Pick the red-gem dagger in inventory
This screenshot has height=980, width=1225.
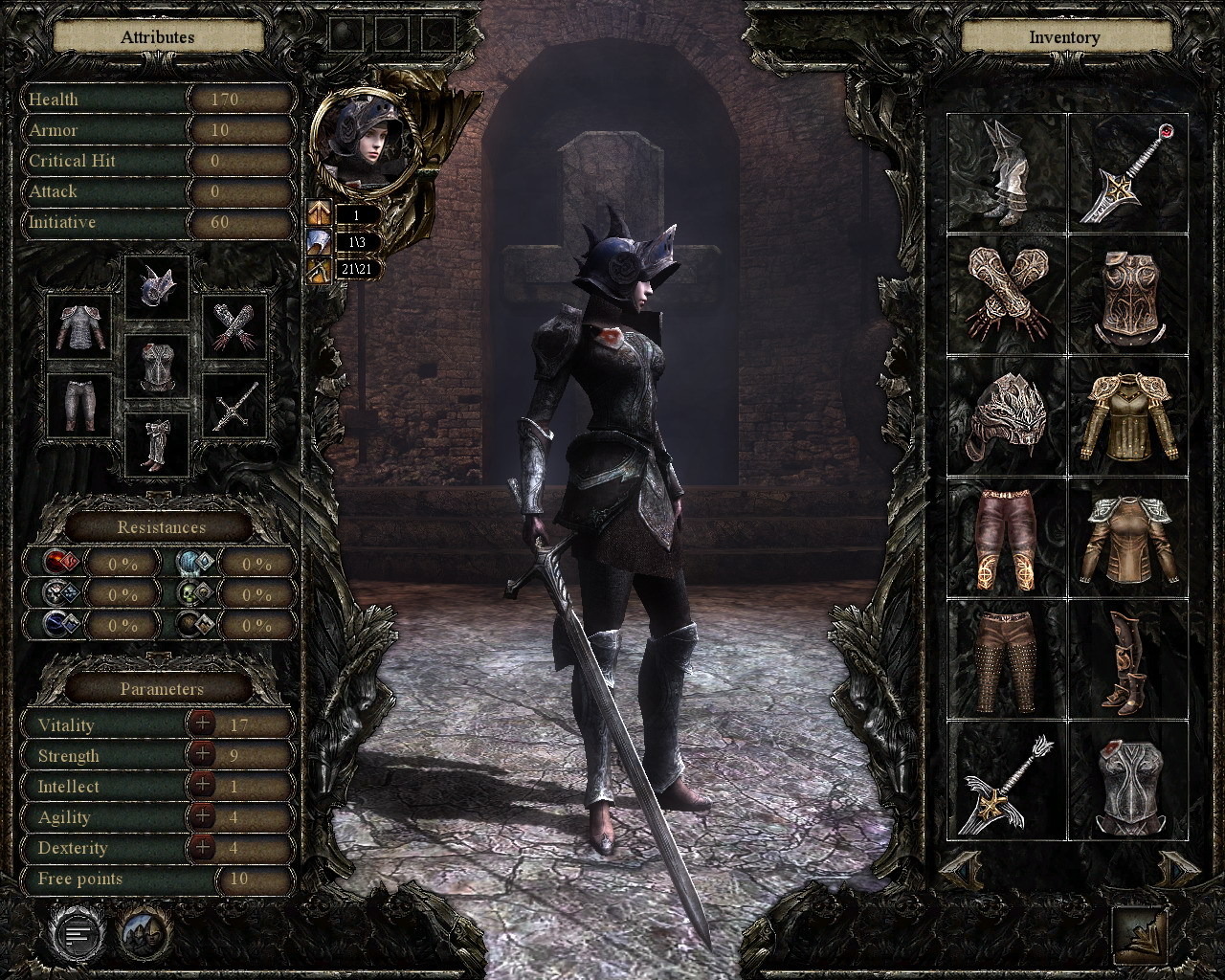tap(1127, 173)
